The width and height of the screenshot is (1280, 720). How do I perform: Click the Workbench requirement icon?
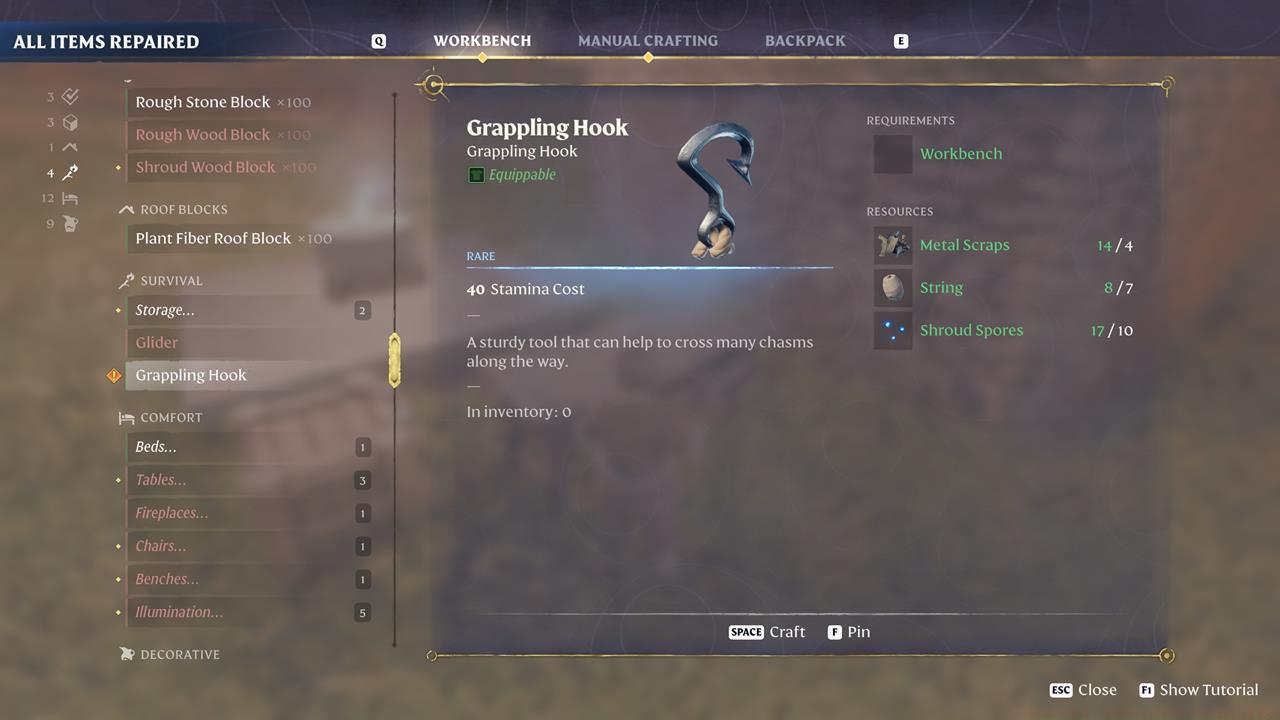click(892, 153)
